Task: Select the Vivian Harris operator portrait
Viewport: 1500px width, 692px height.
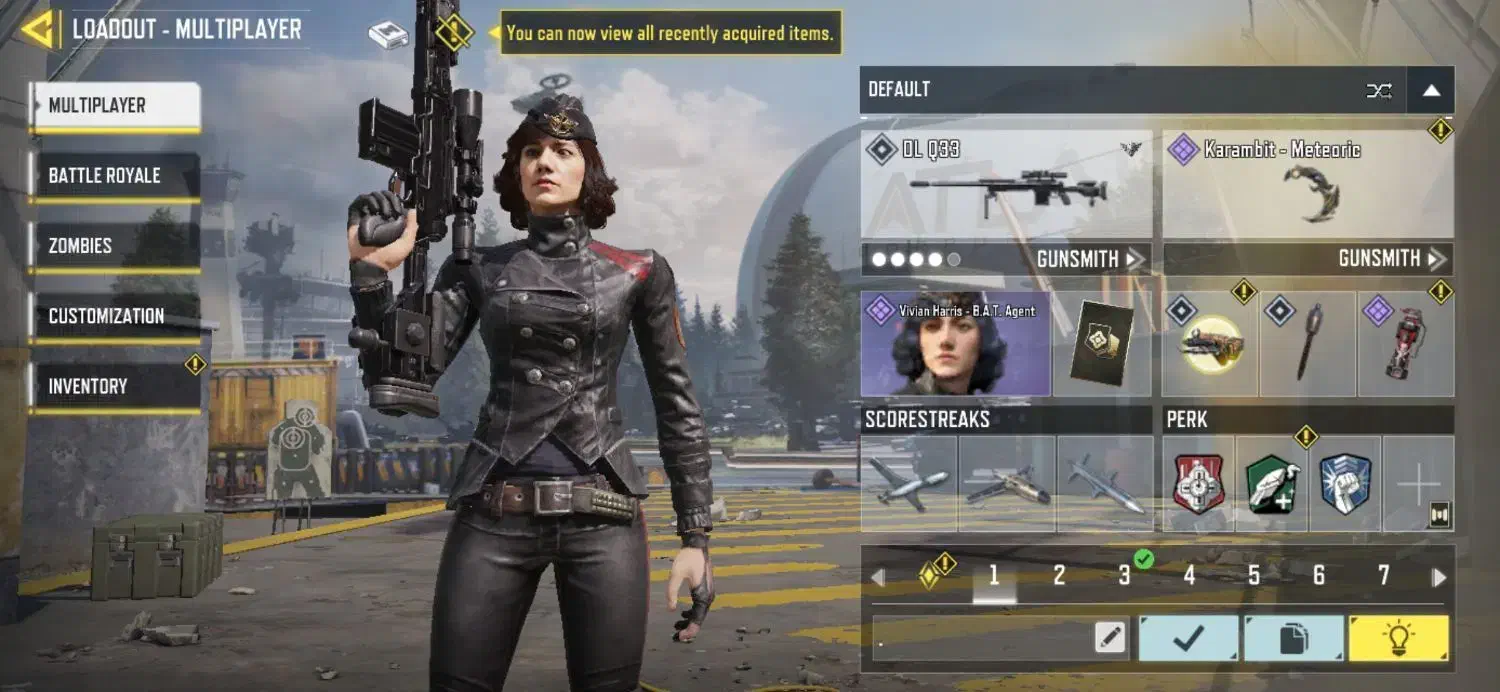Action: 955,344
